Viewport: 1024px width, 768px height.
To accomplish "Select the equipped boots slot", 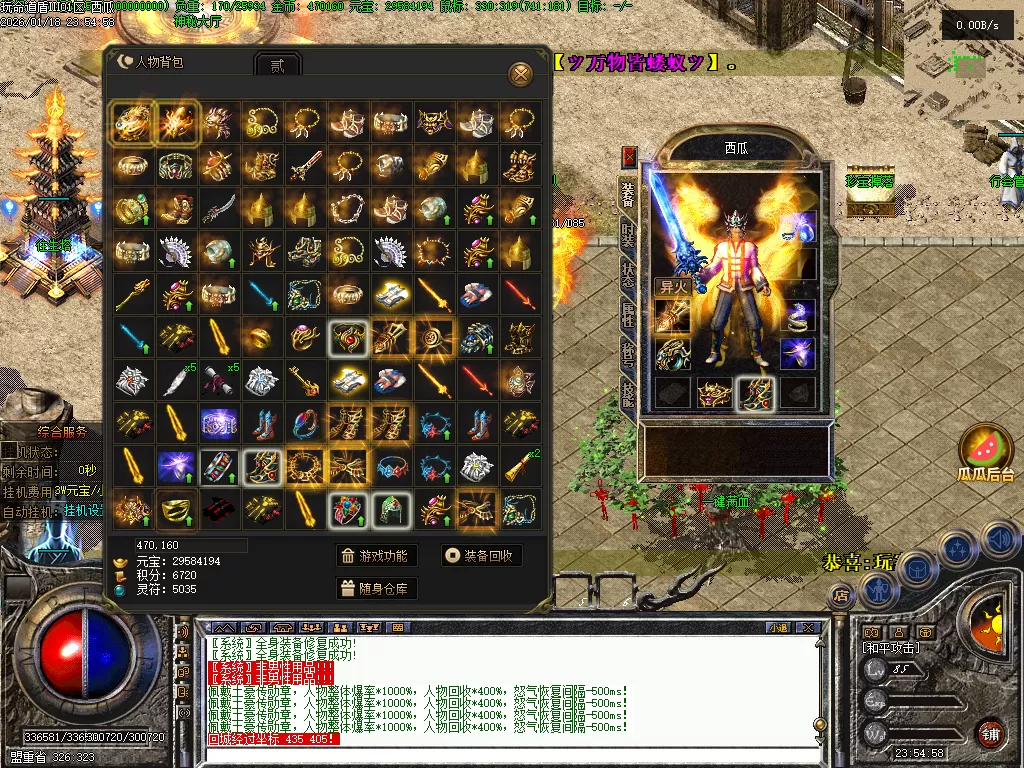I will point(755,394).
